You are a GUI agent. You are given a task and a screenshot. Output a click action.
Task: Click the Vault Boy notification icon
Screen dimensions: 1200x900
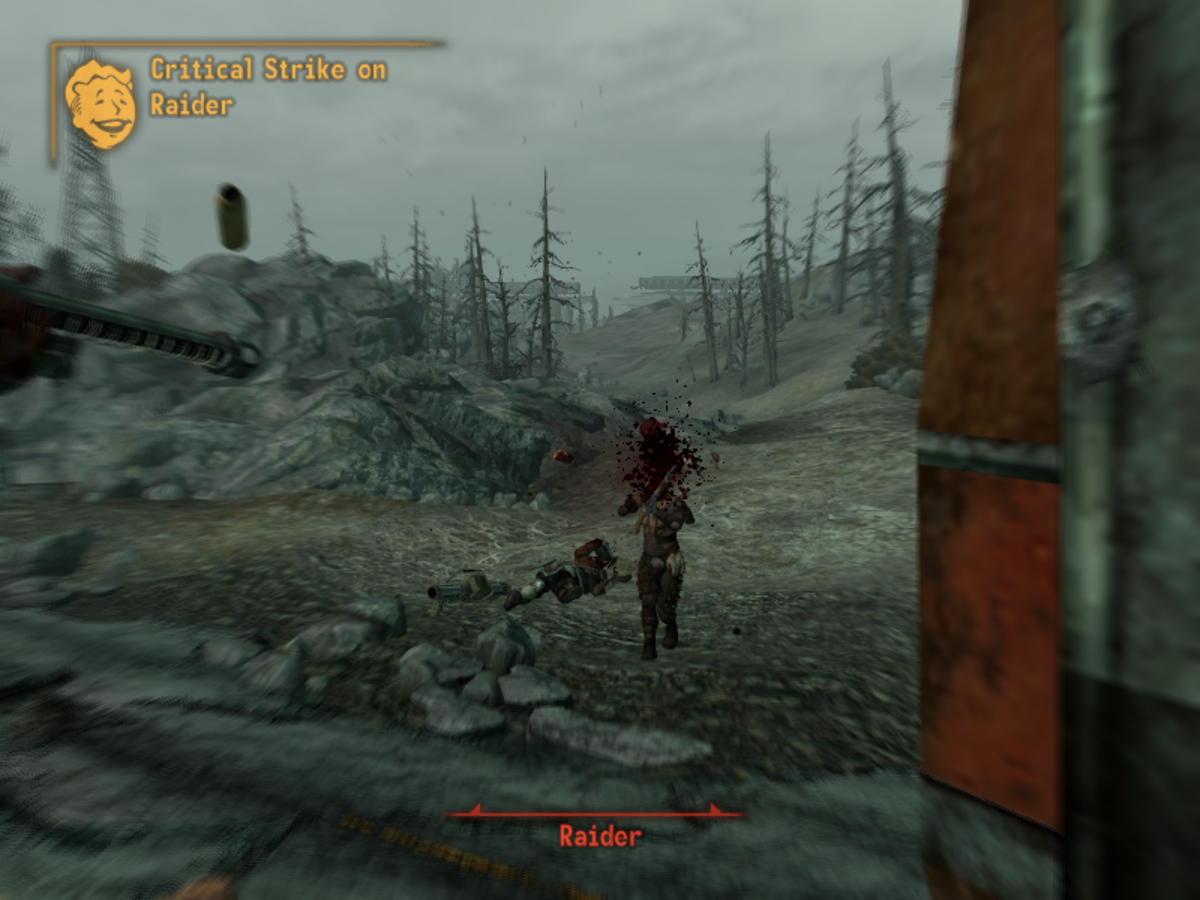[100, 104]
